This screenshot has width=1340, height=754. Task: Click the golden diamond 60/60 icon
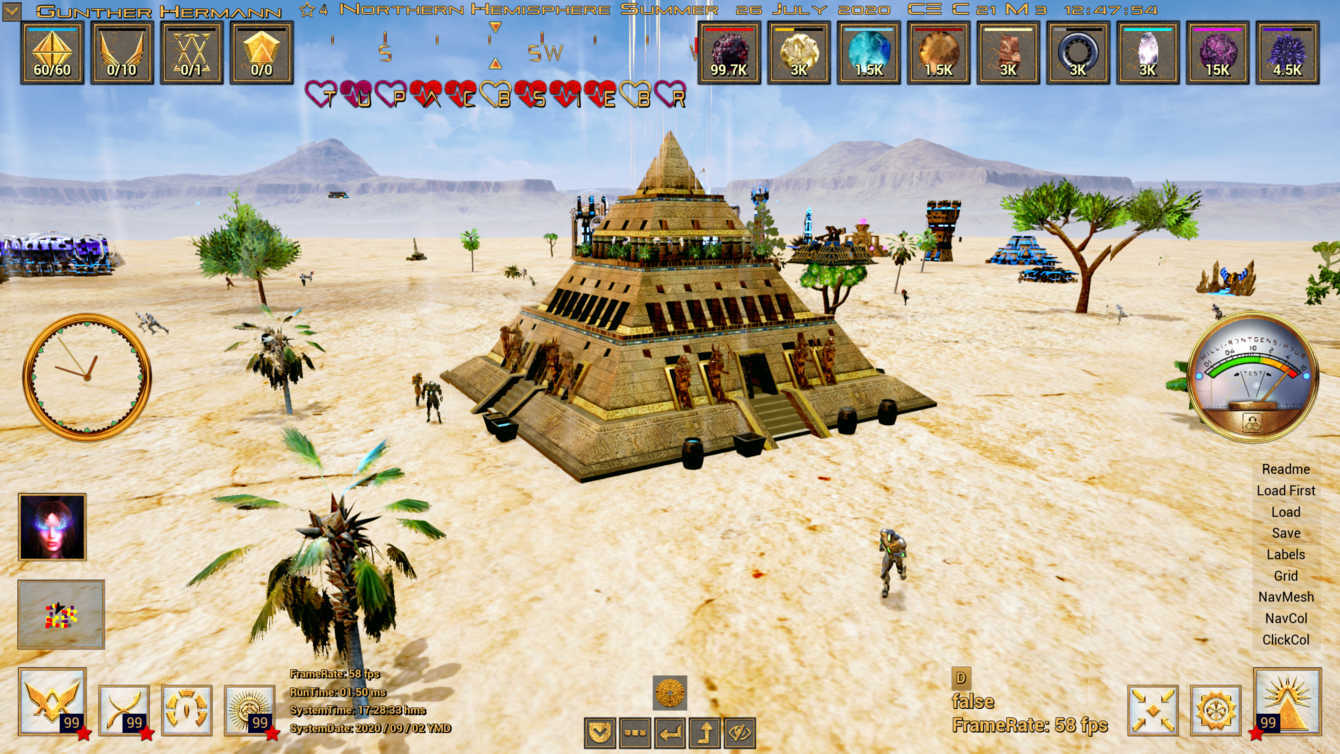52,53
